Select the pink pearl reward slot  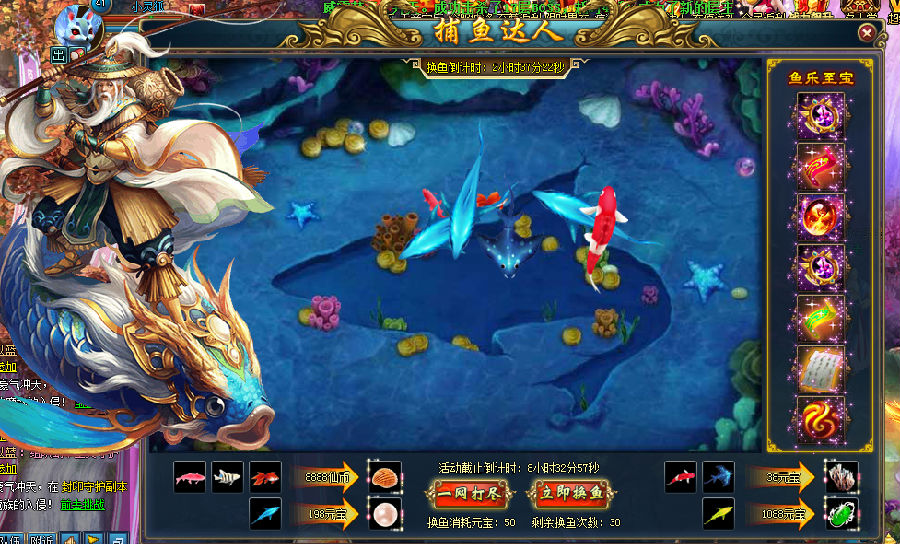pyautogui.click(x=385, y=514)
